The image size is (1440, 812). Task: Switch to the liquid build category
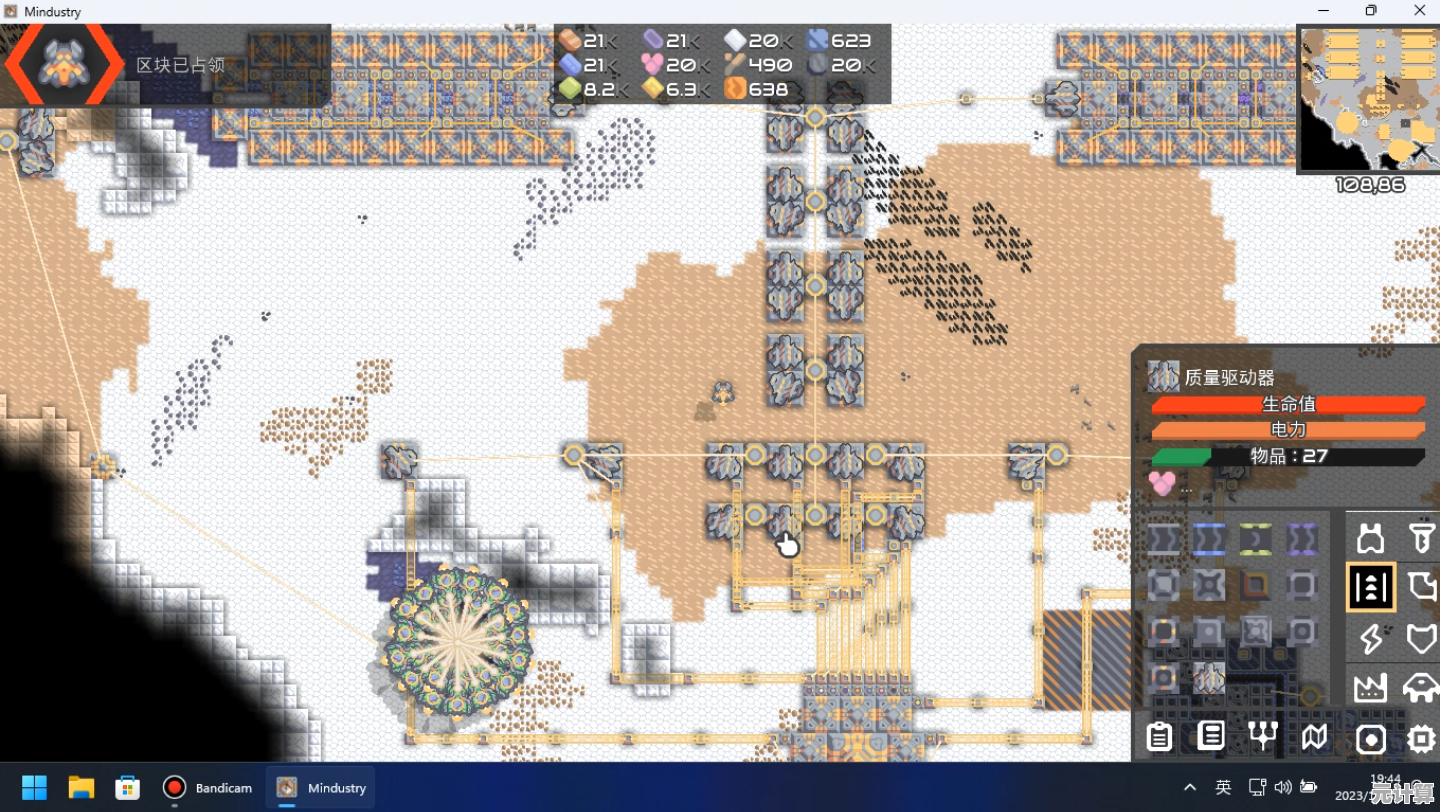pos(1421,587)
